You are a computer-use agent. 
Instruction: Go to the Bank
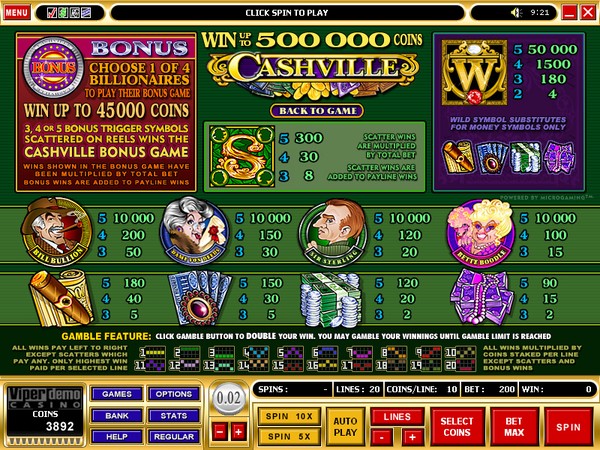(116, 413)
